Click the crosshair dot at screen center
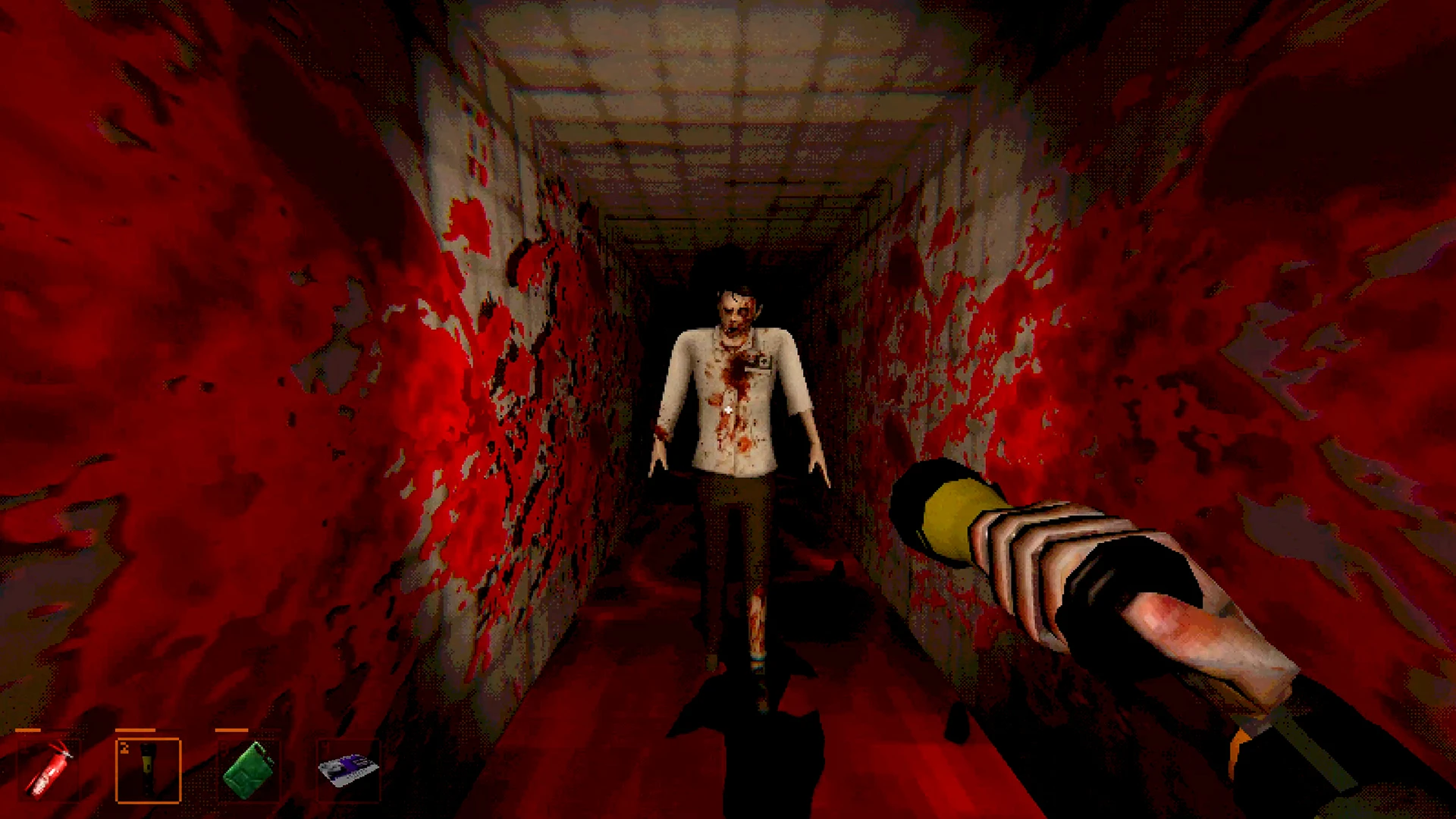The image size is (1456, 819). [x=728, y=409]
